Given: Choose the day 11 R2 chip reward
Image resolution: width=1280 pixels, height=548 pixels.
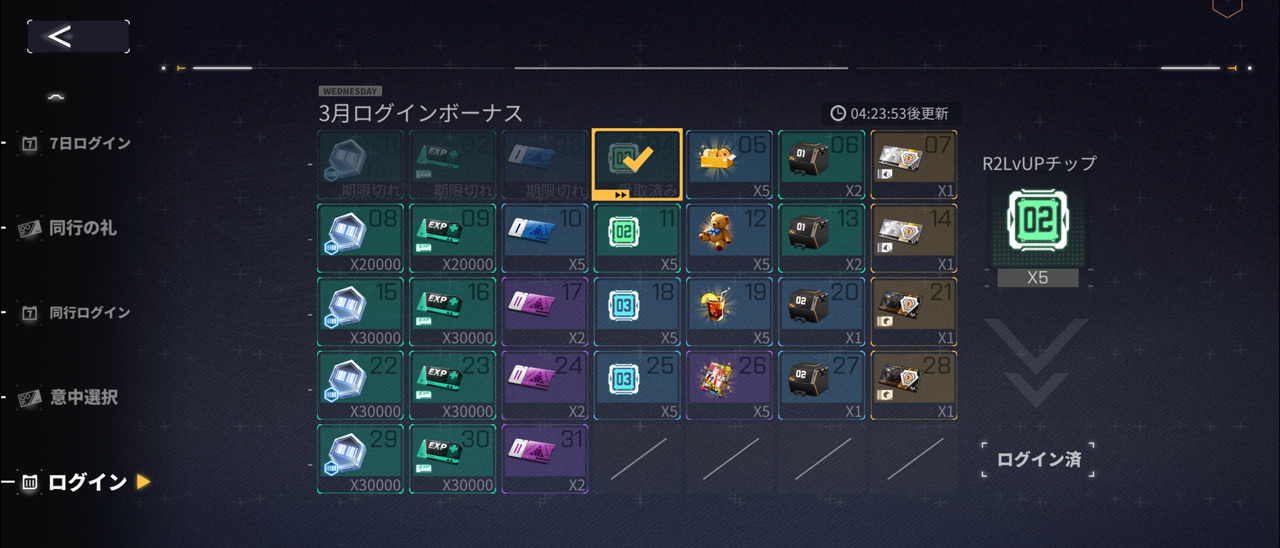Looking at the screenshot, I should coord(637,239).
